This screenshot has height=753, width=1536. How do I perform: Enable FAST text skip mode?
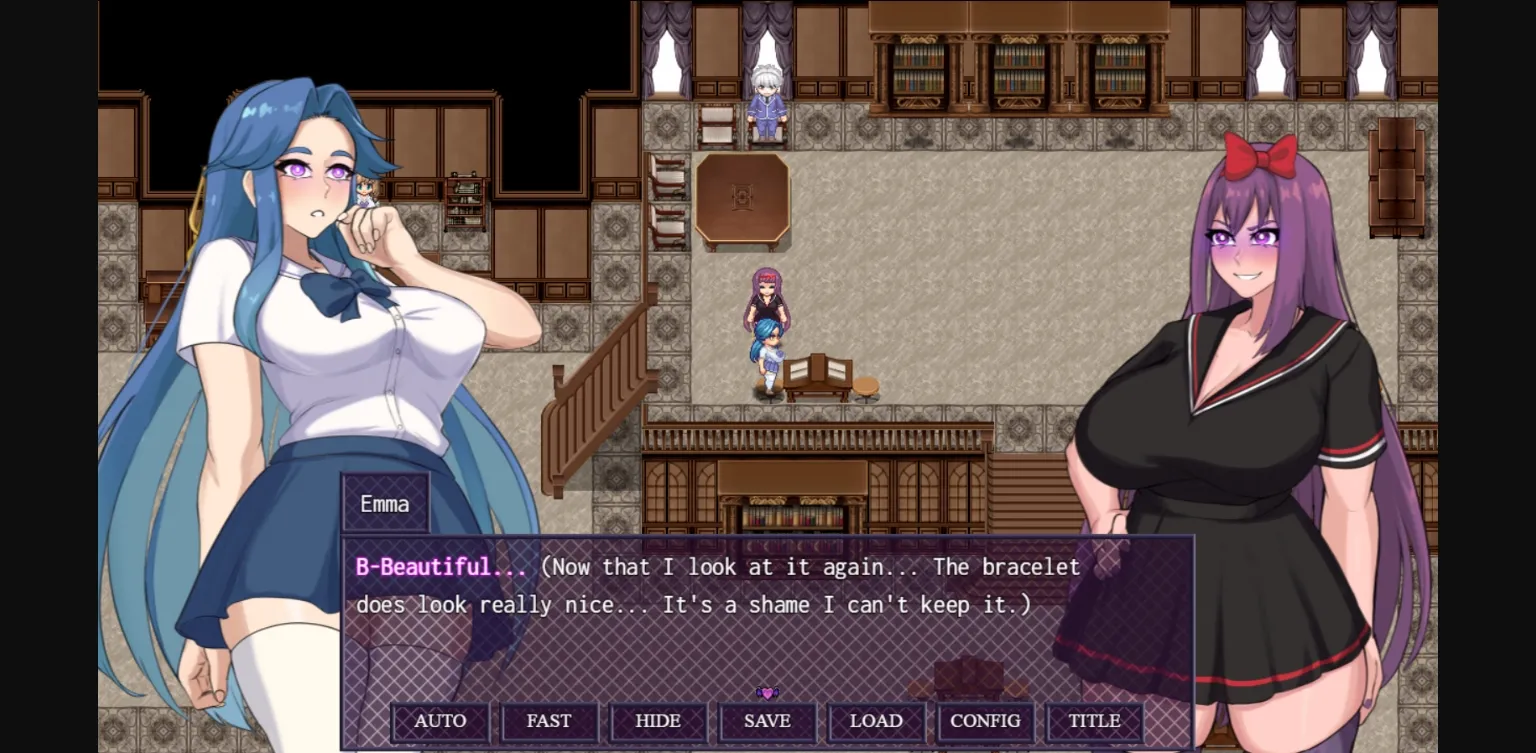click(x=549, y=721)
